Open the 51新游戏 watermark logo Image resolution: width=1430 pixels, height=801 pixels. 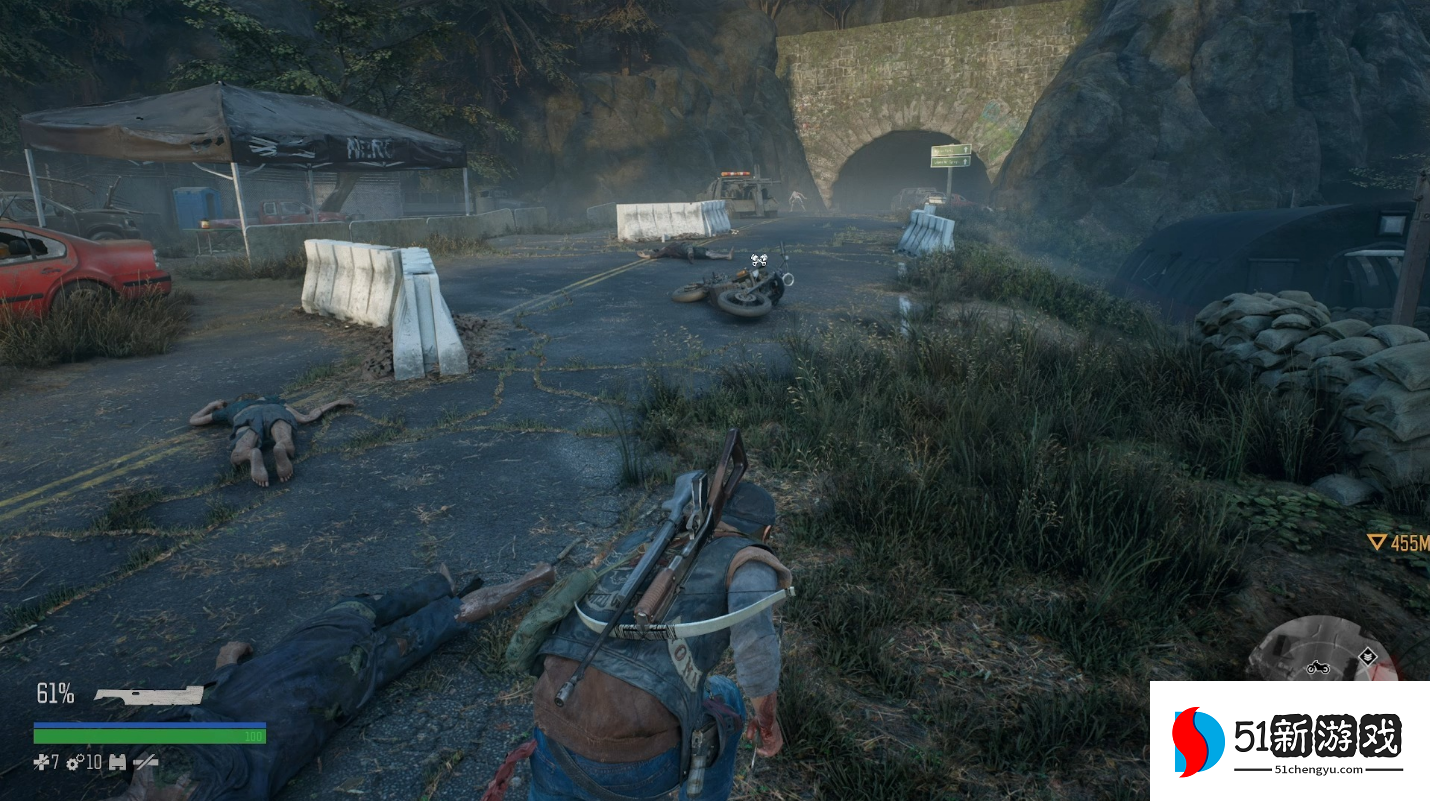[x=1290, y=741]
